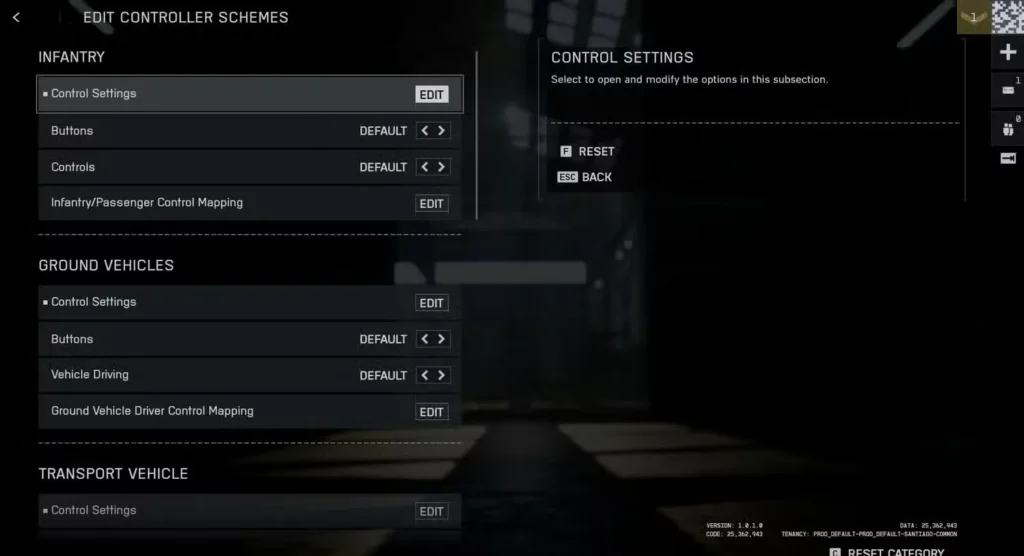
Task: Click the plus icon in the right sidebar
Action: 1007,53
